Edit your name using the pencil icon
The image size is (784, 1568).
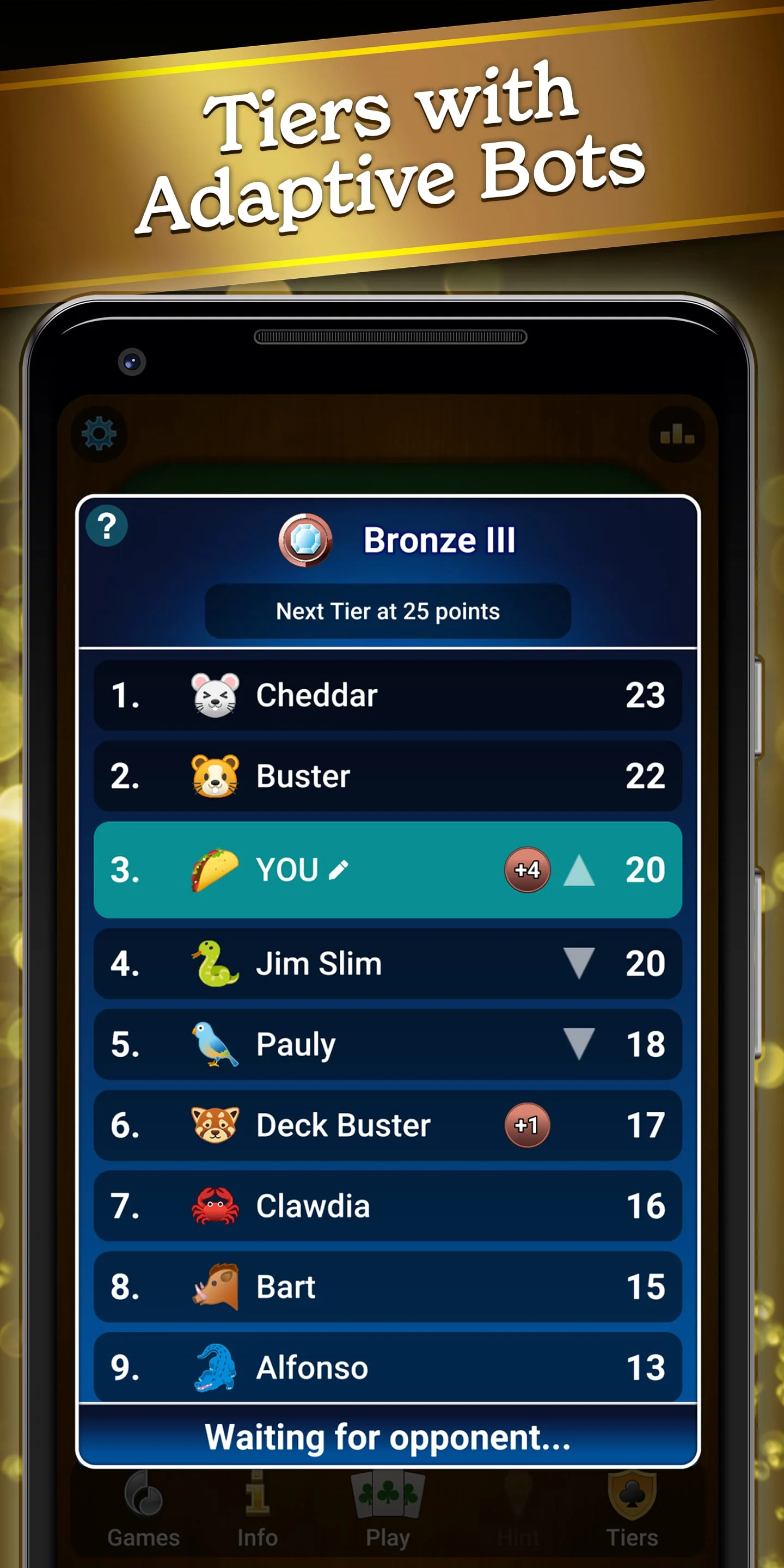339,871
